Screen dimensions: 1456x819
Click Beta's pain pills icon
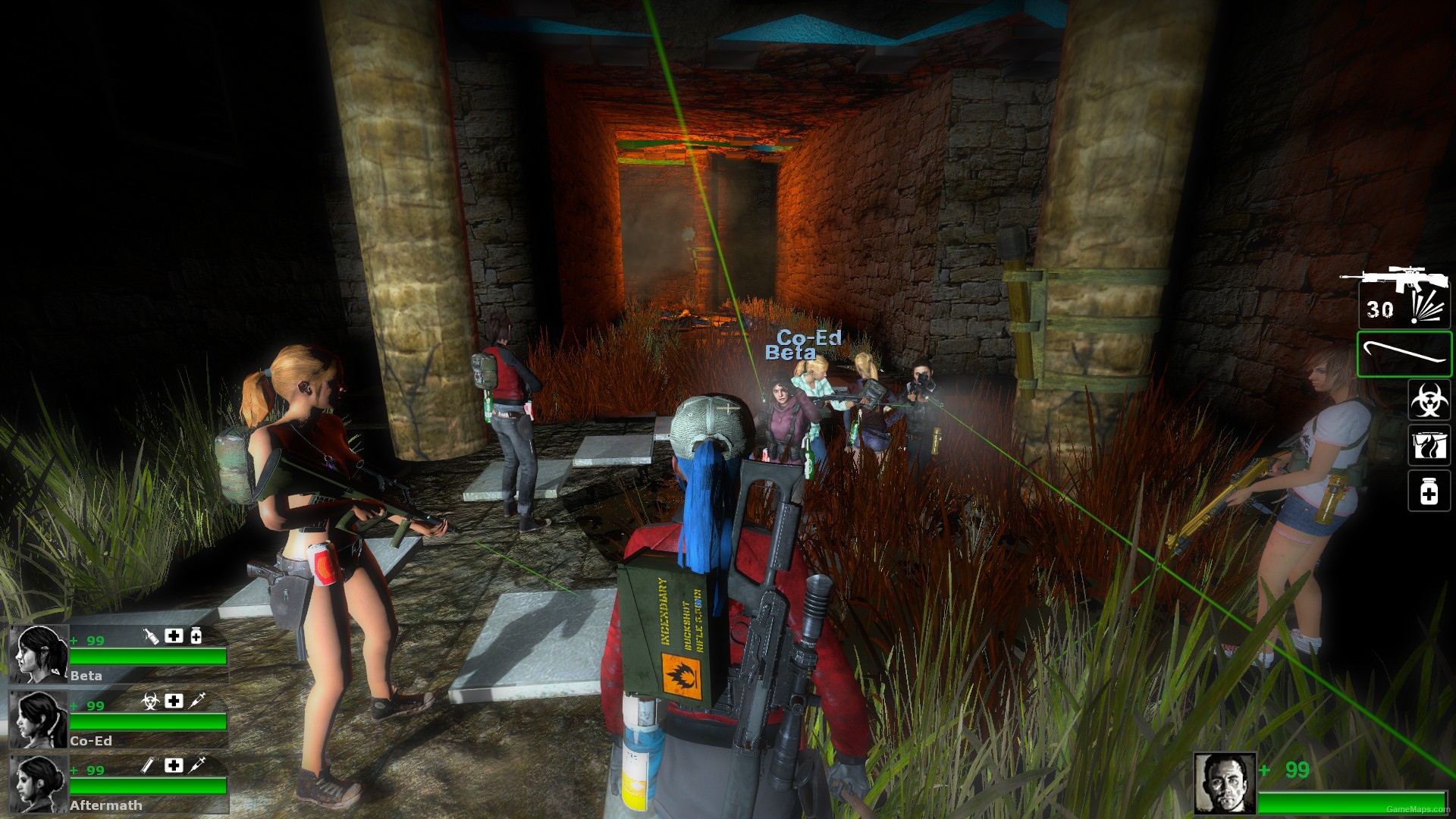(x=196, y=636)
